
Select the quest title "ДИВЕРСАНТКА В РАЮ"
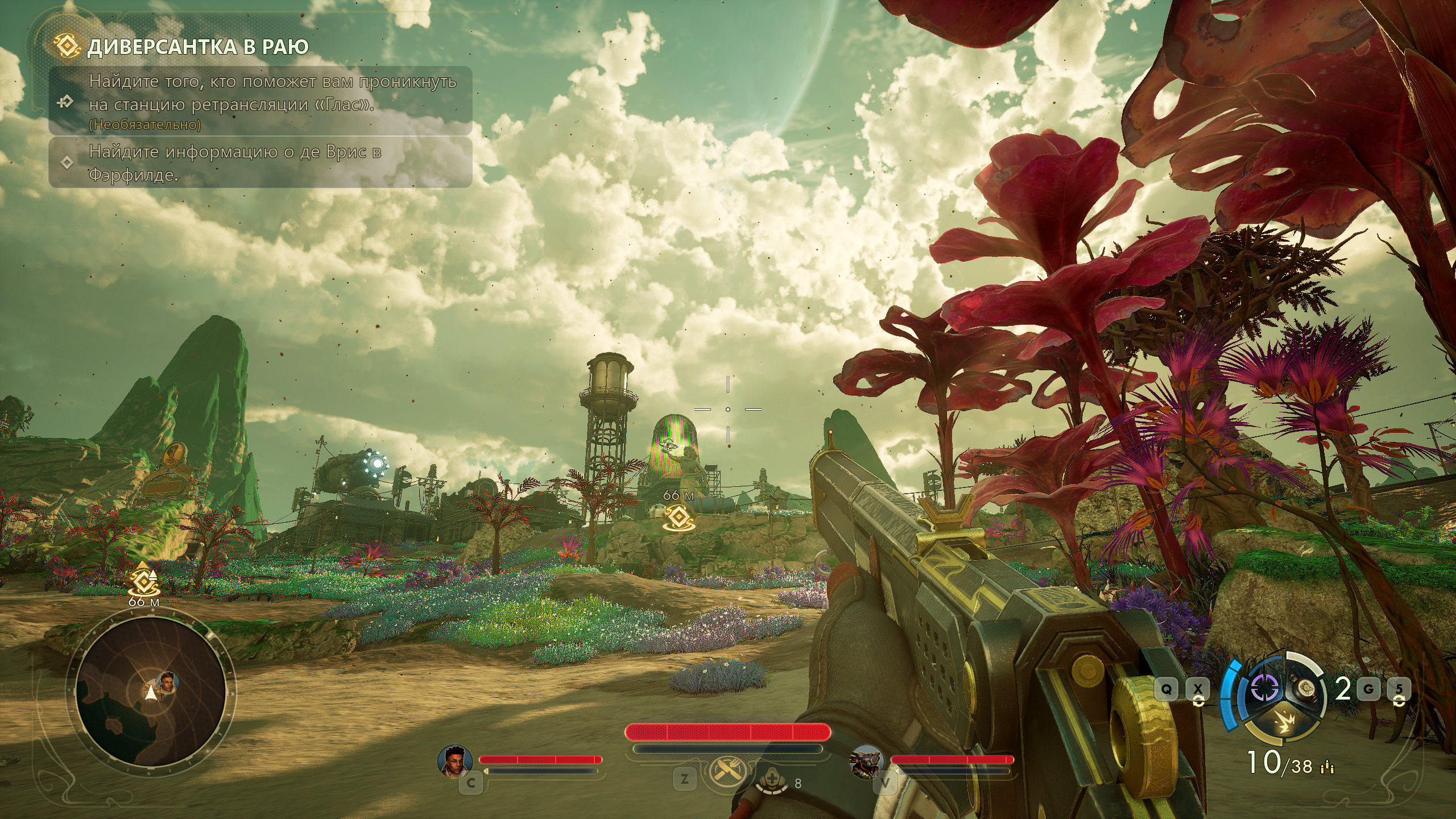197,47
